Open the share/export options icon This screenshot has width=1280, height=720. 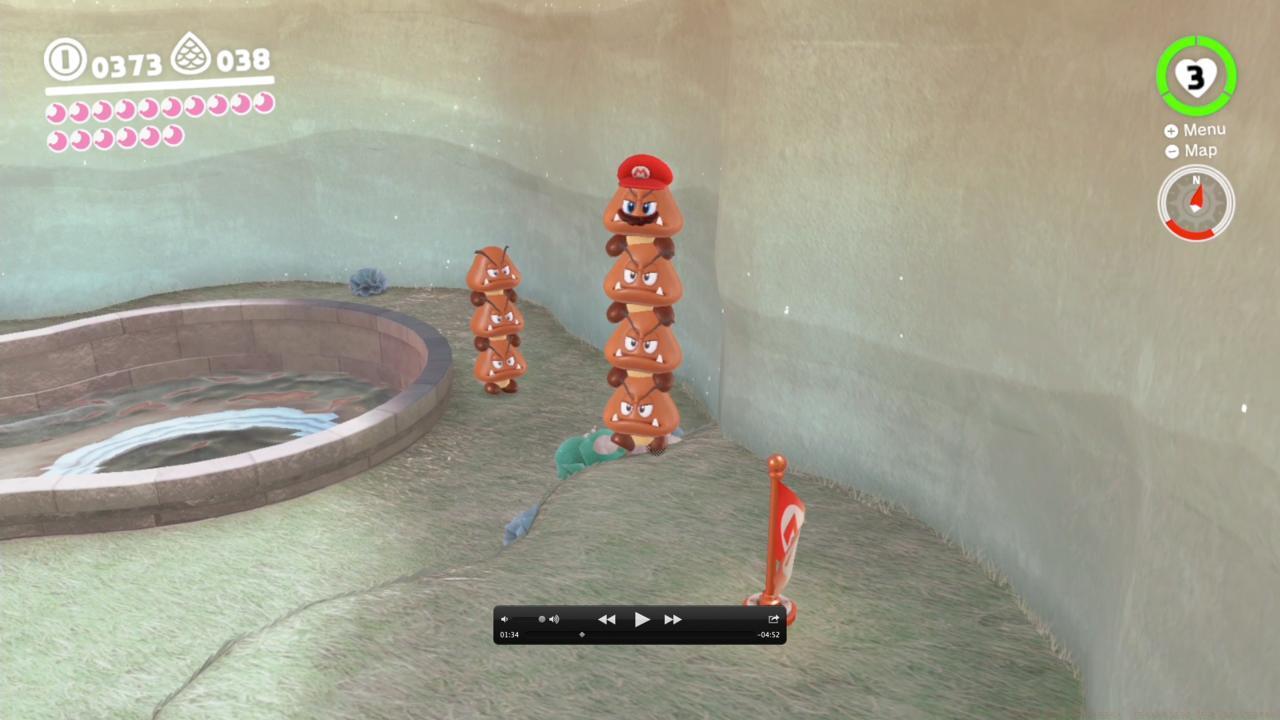[773, 619]
